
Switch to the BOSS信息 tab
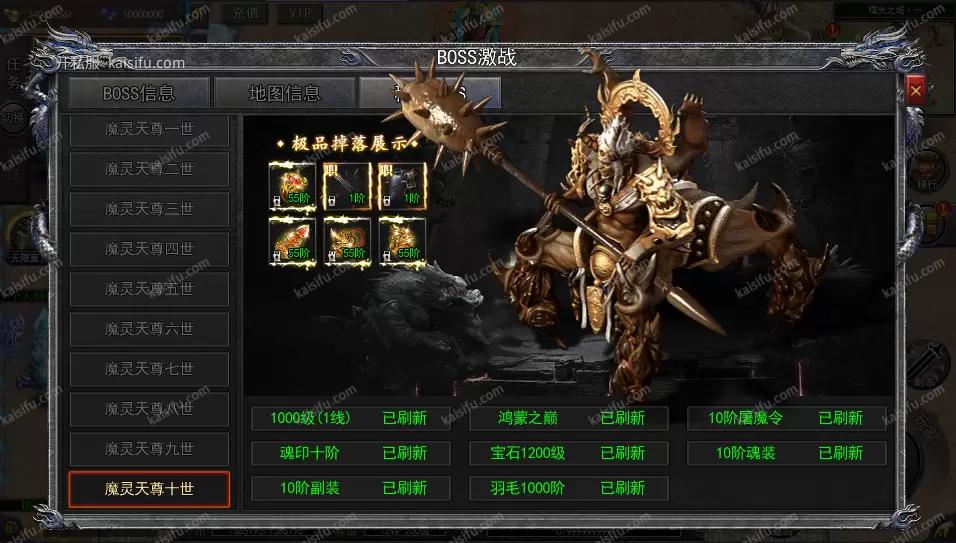139,94
